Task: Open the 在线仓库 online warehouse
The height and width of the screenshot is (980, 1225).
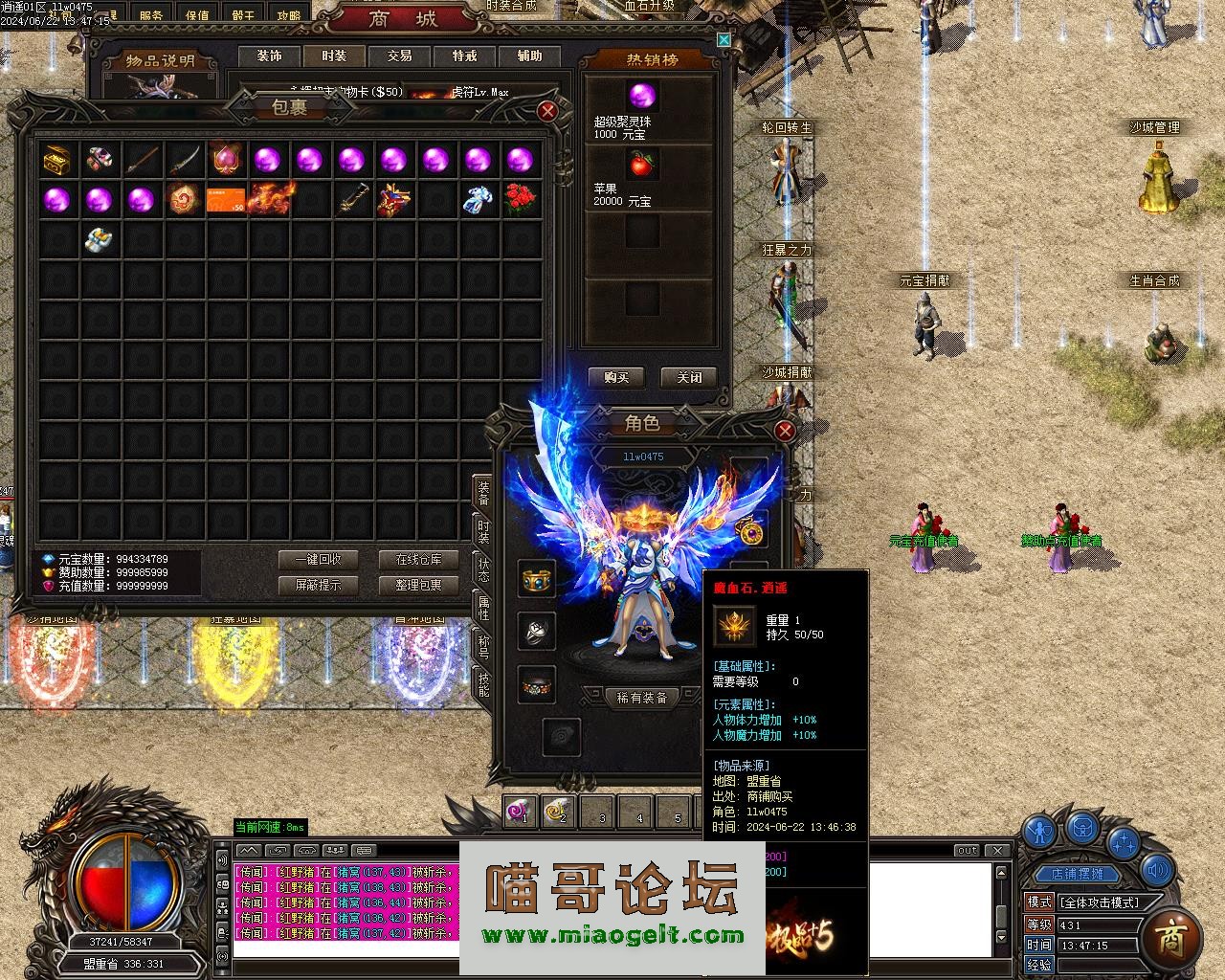Action: [419, 559]
